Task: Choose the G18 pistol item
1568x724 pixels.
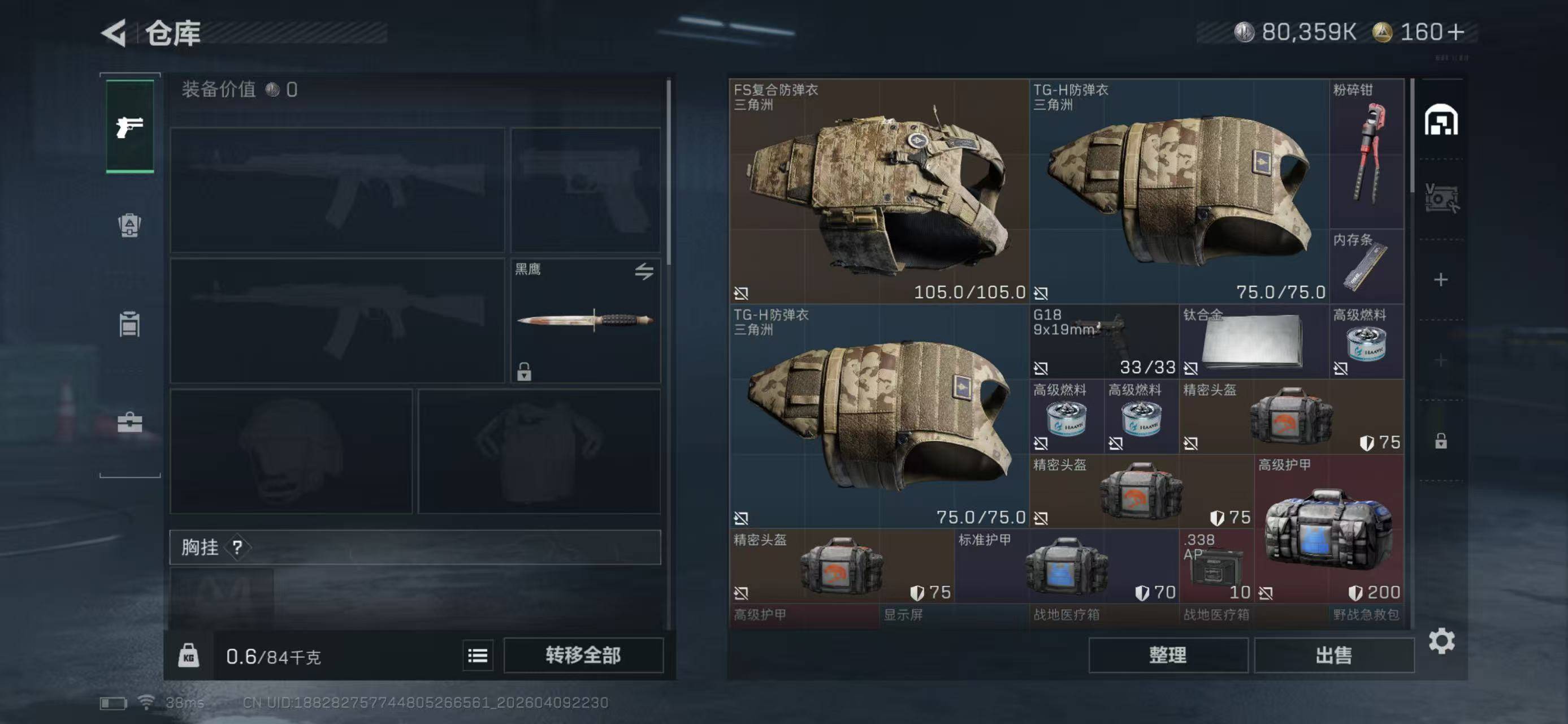Action: coord(1103,342)
